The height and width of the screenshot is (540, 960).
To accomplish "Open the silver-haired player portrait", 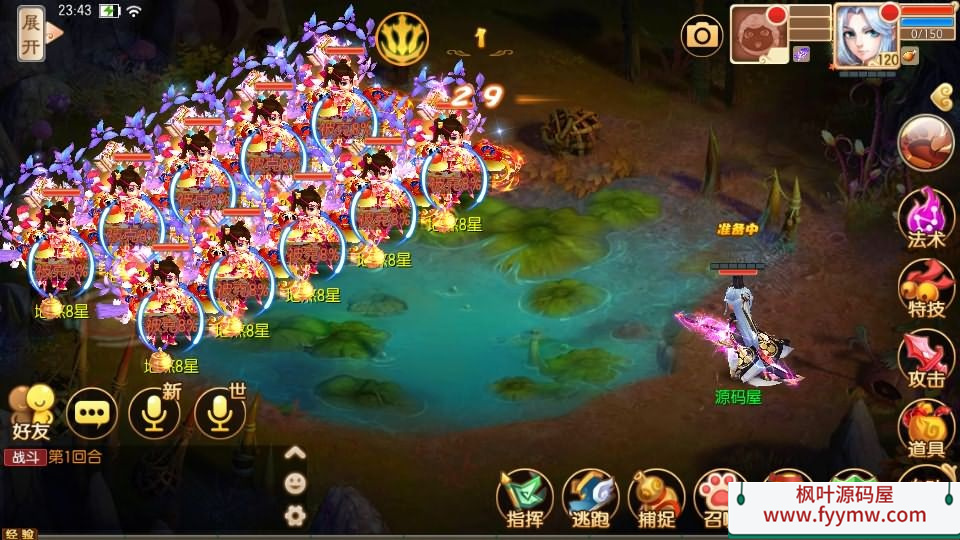I will tap(864, 34).
